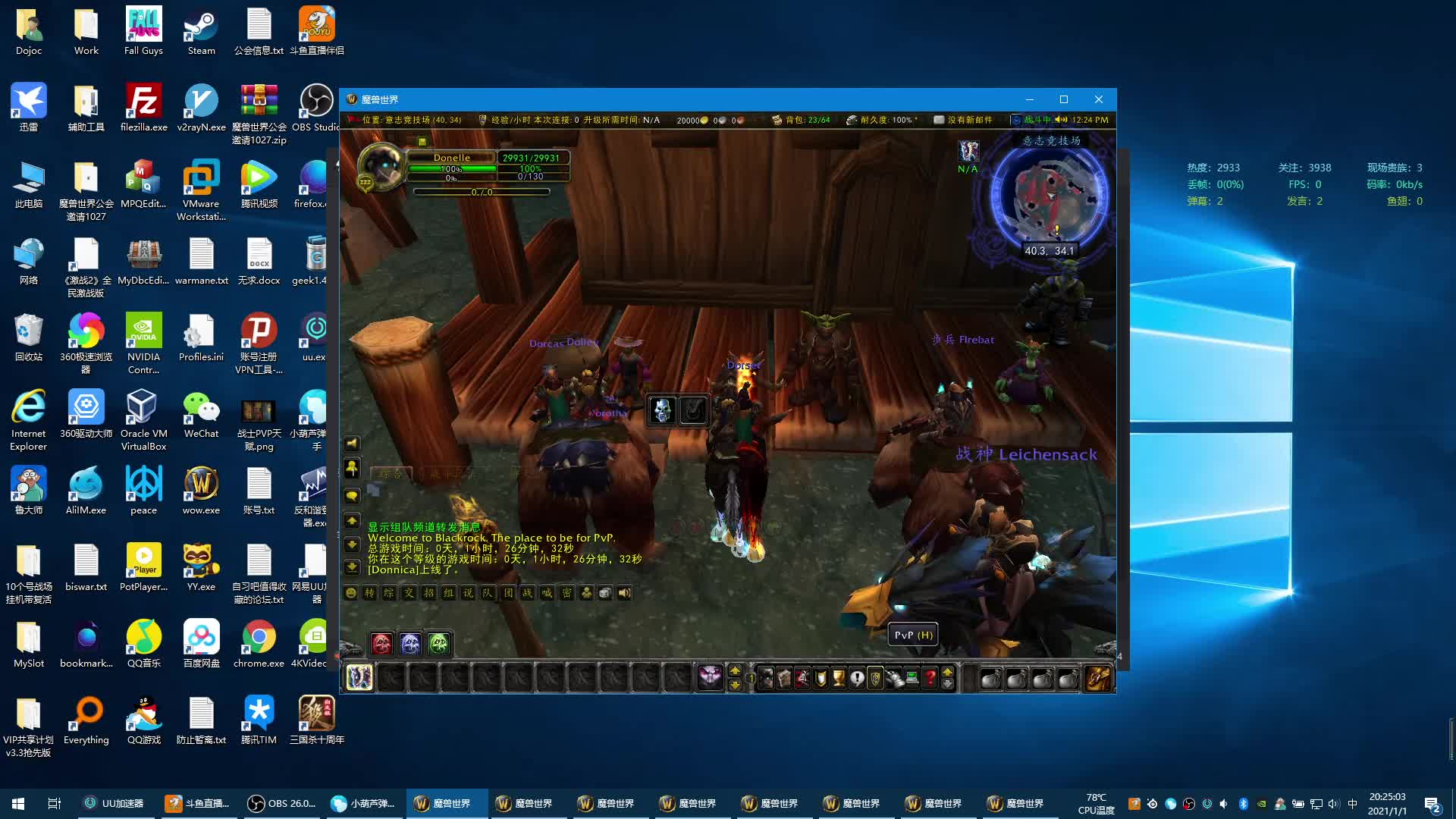The width and height of the screenshot is (1456, 819).
Task: Switch to the 综合 chat tab
Action: (391, 474)
